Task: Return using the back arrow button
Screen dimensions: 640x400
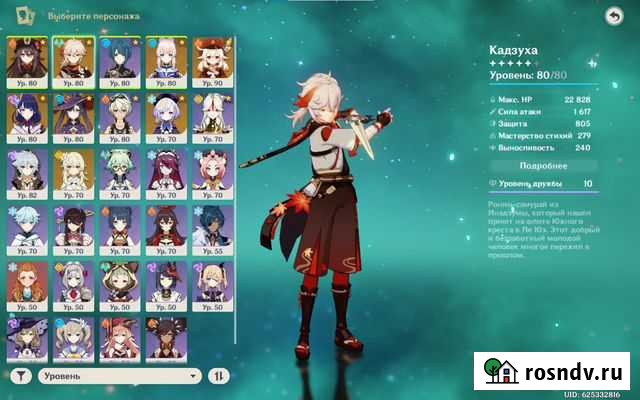Action: (613, 17)
